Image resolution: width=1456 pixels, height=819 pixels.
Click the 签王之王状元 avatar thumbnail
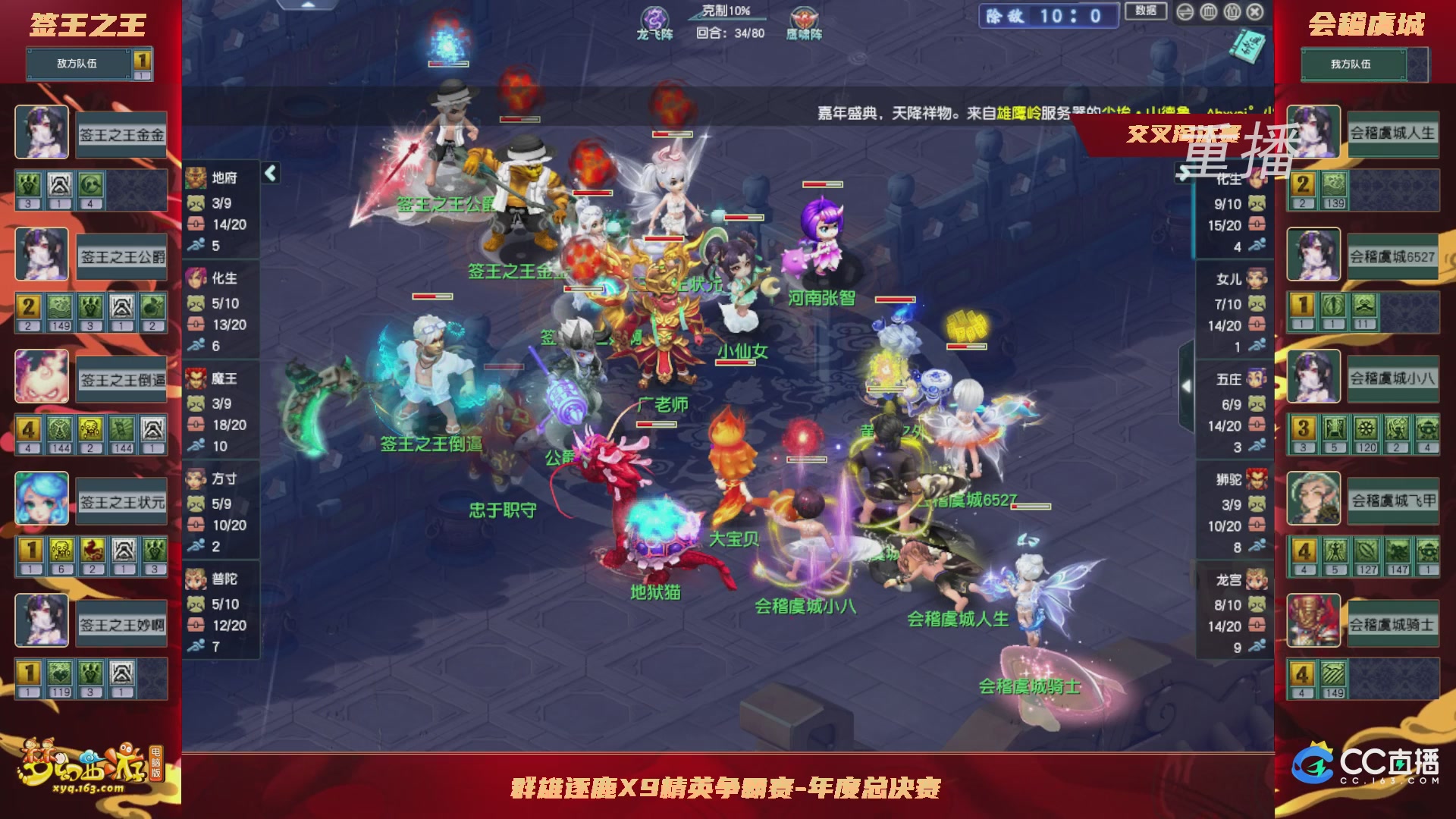click(41, 498)
